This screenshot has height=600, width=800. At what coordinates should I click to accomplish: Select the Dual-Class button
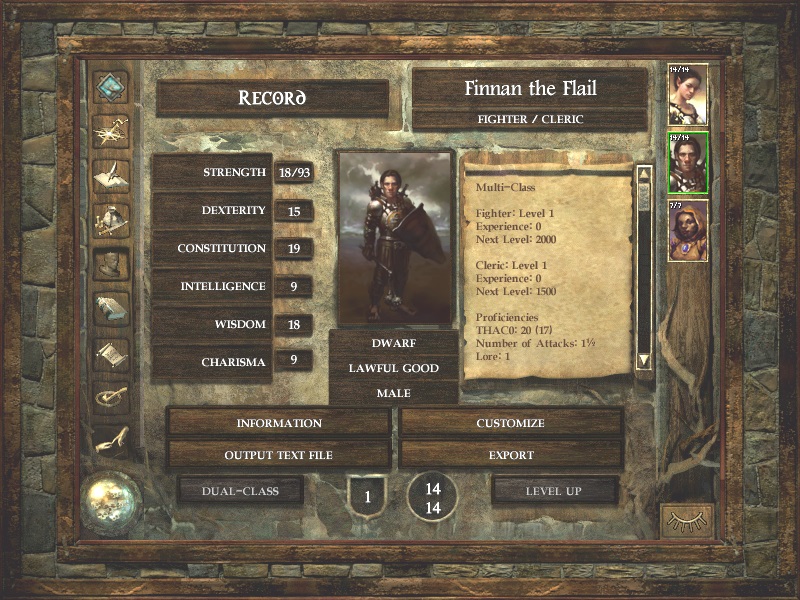pos(239,491)
